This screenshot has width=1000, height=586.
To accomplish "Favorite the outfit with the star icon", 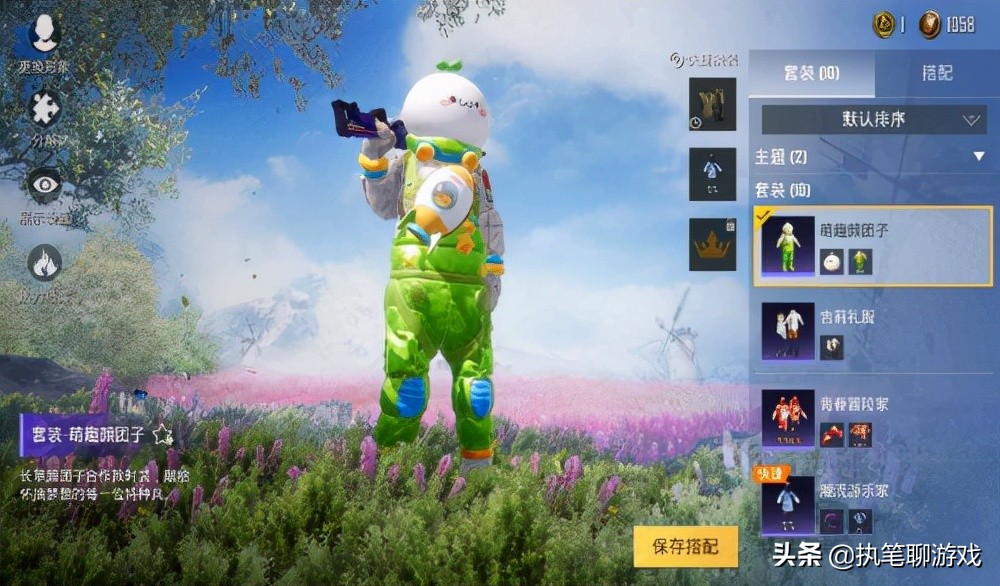I will (x=163, y=435).
